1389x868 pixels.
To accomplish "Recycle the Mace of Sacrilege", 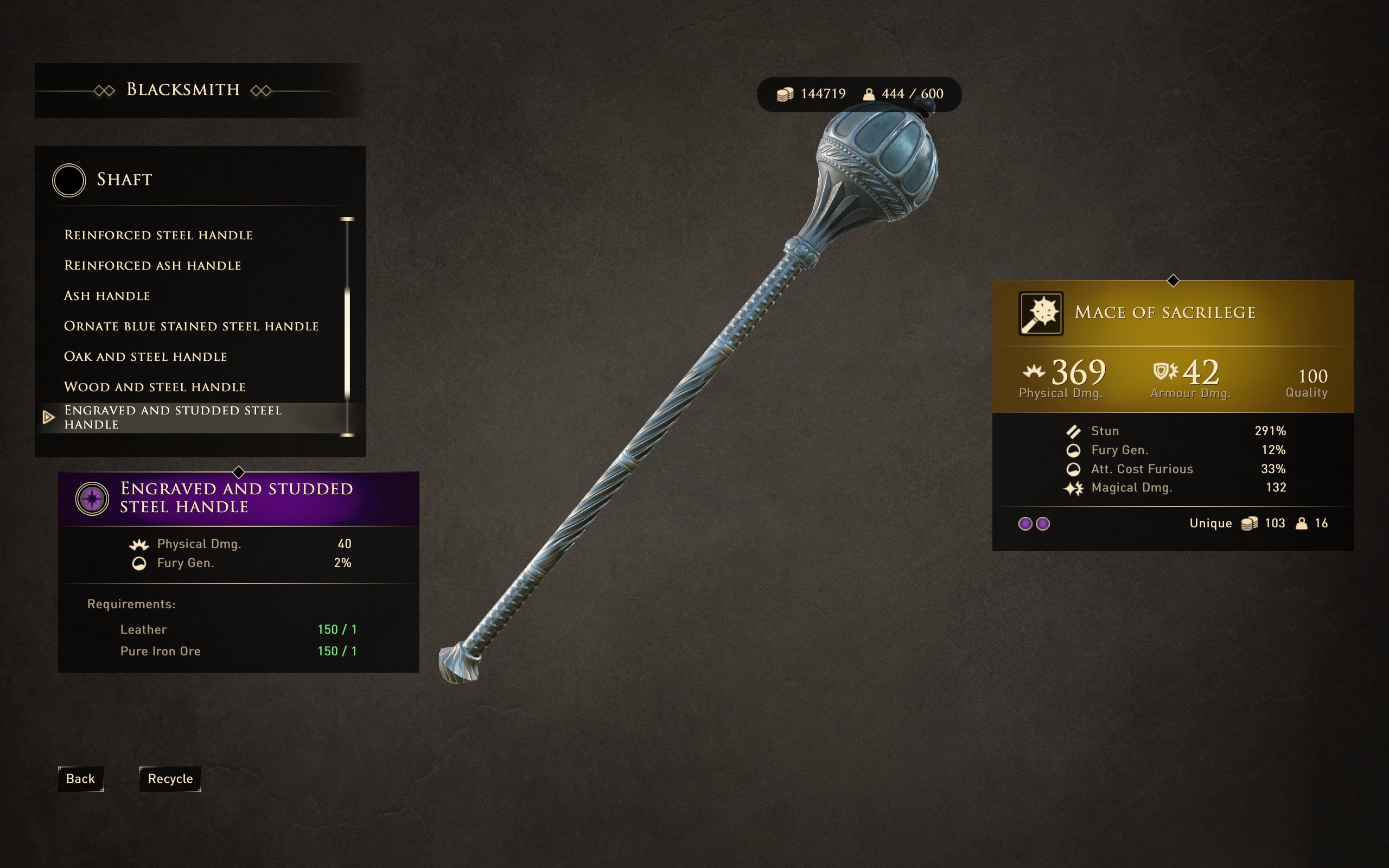I will (170, 778).
